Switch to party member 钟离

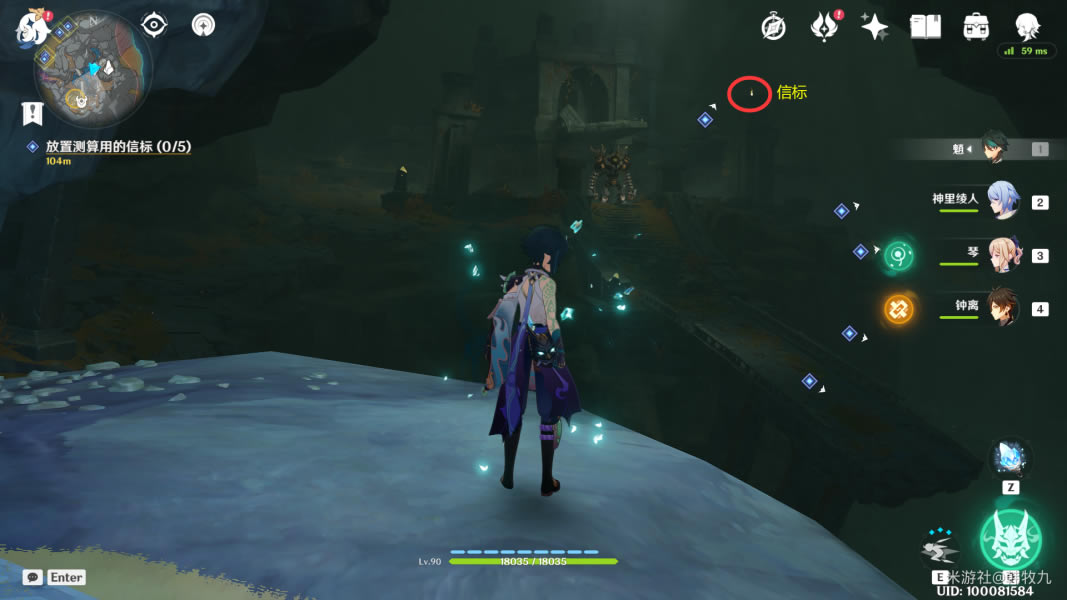pos(1002,307)
